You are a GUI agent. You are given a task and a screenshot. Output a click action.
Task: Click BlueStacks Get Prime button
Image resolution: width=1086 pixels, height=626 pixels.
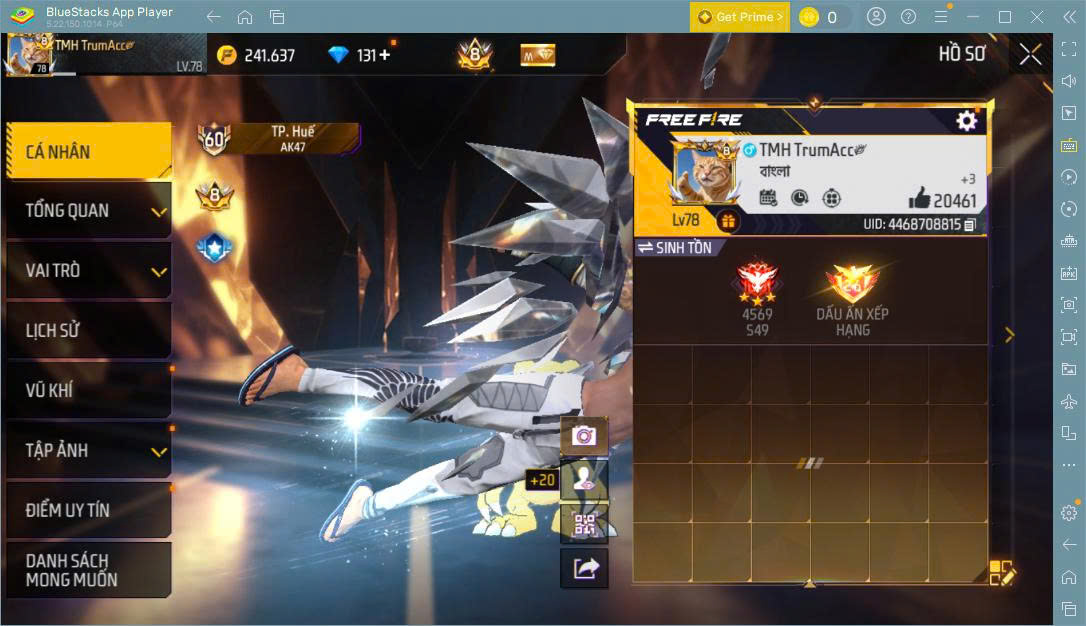739,17
